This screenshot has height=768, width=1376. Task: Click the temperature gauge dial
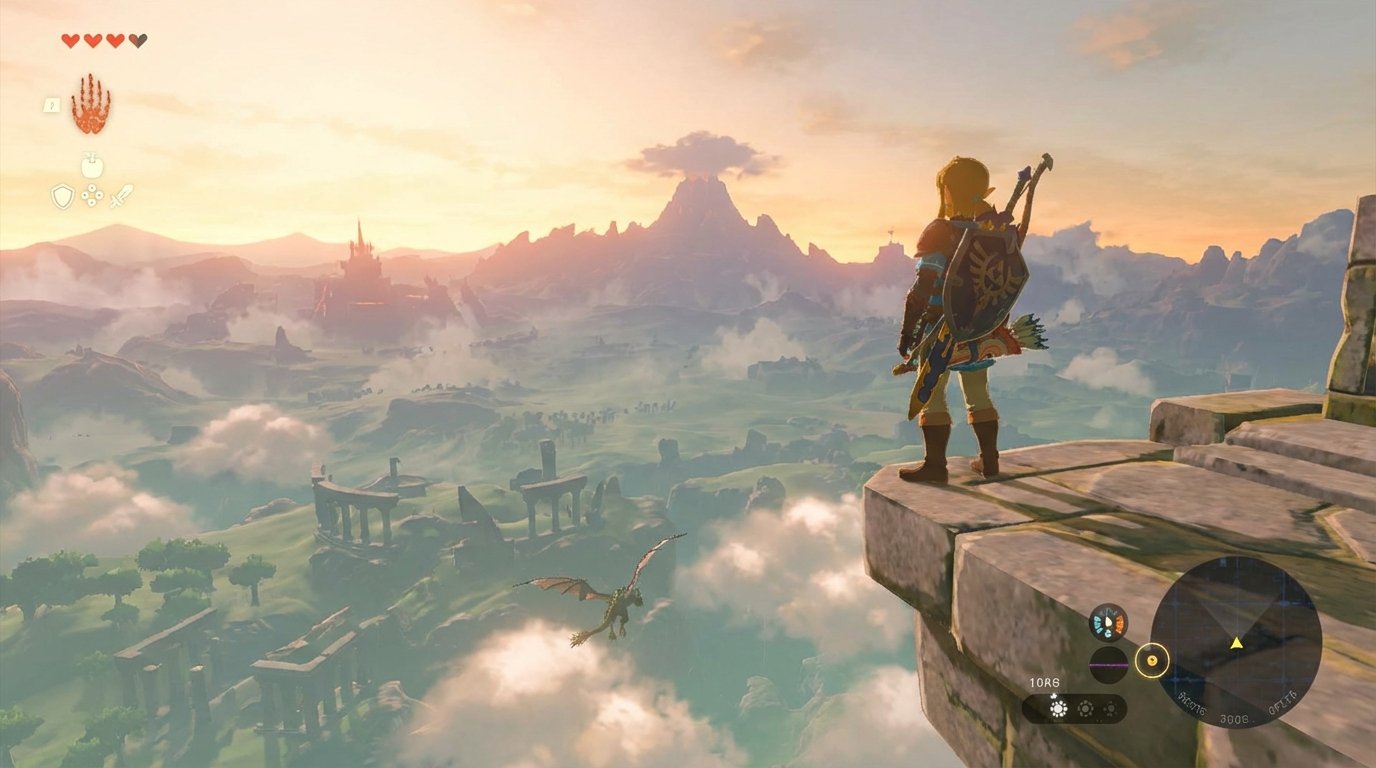[x=1109, y=622]
